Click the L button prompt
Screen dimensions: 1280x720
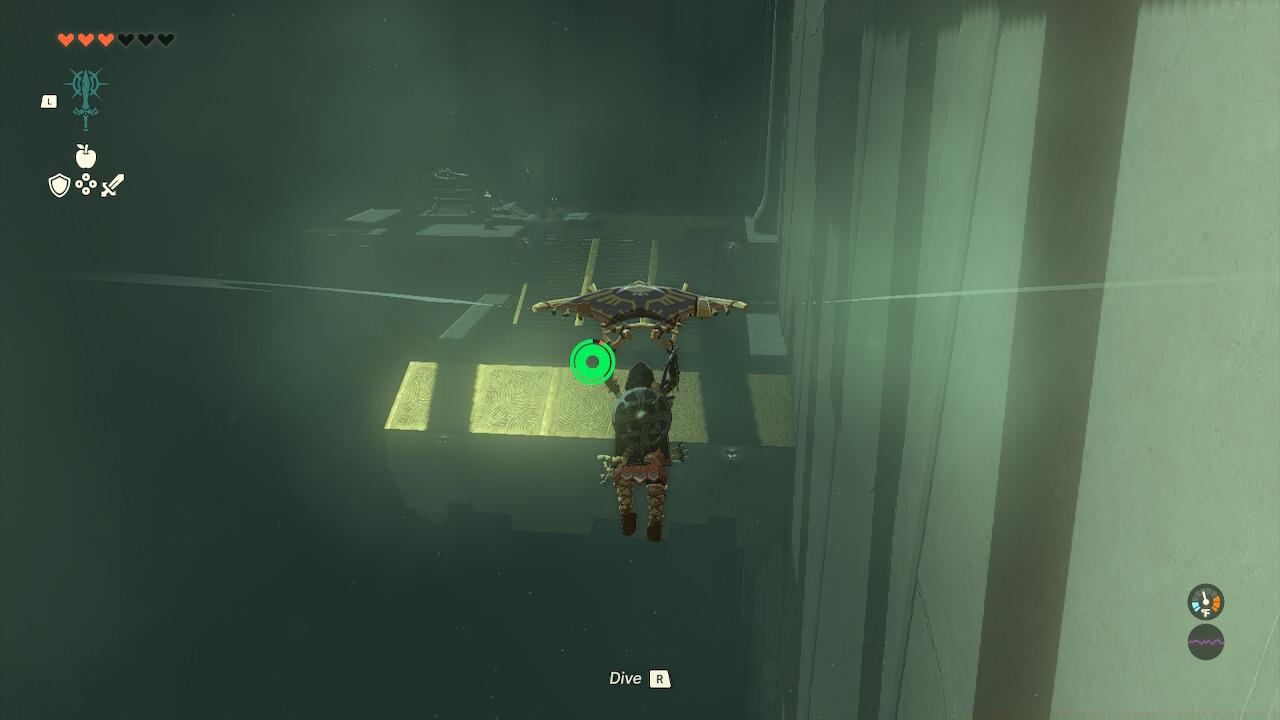50,101
